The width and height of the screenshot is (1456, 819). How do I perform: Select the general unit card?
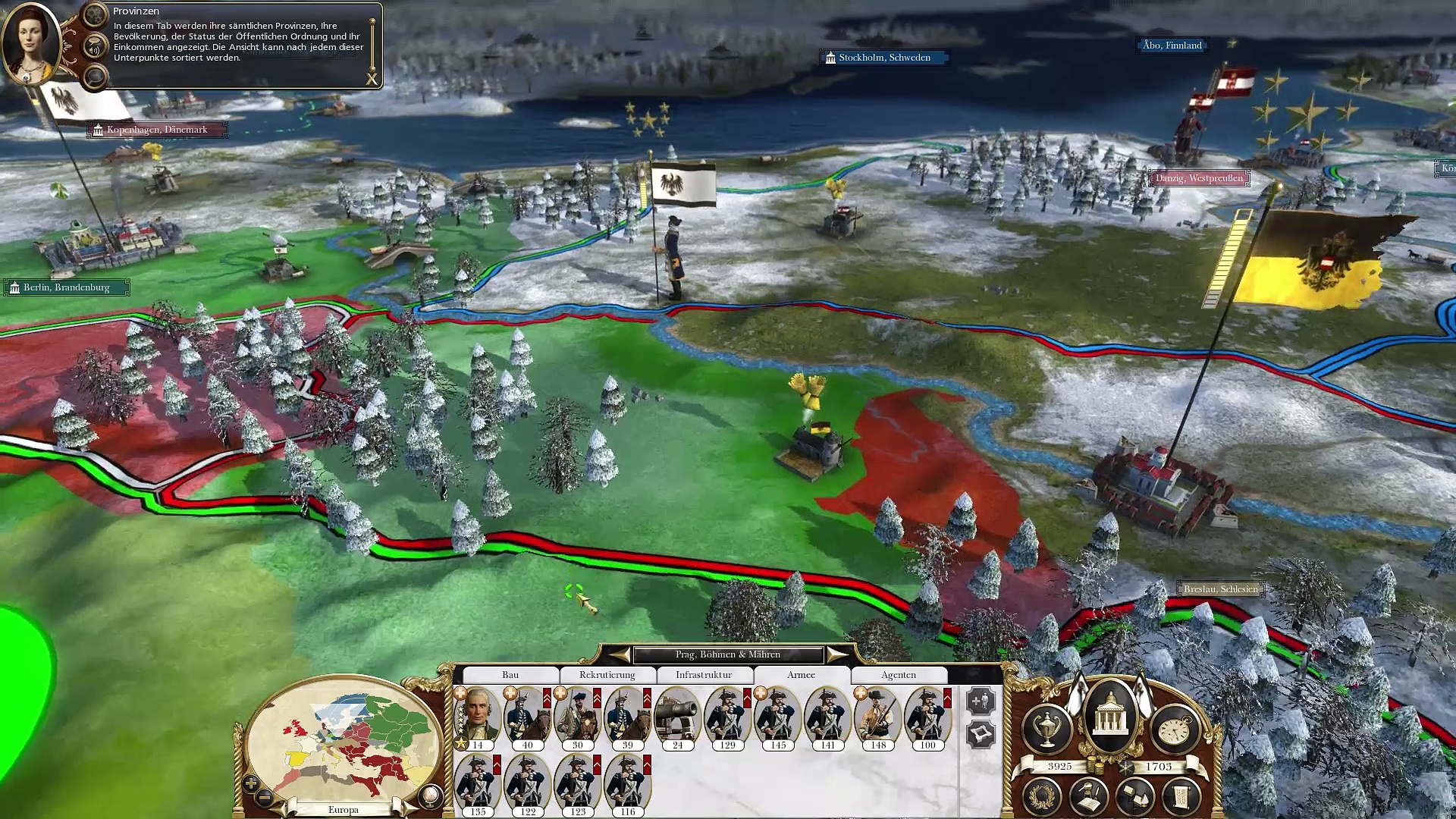click(x=478, y=717)
